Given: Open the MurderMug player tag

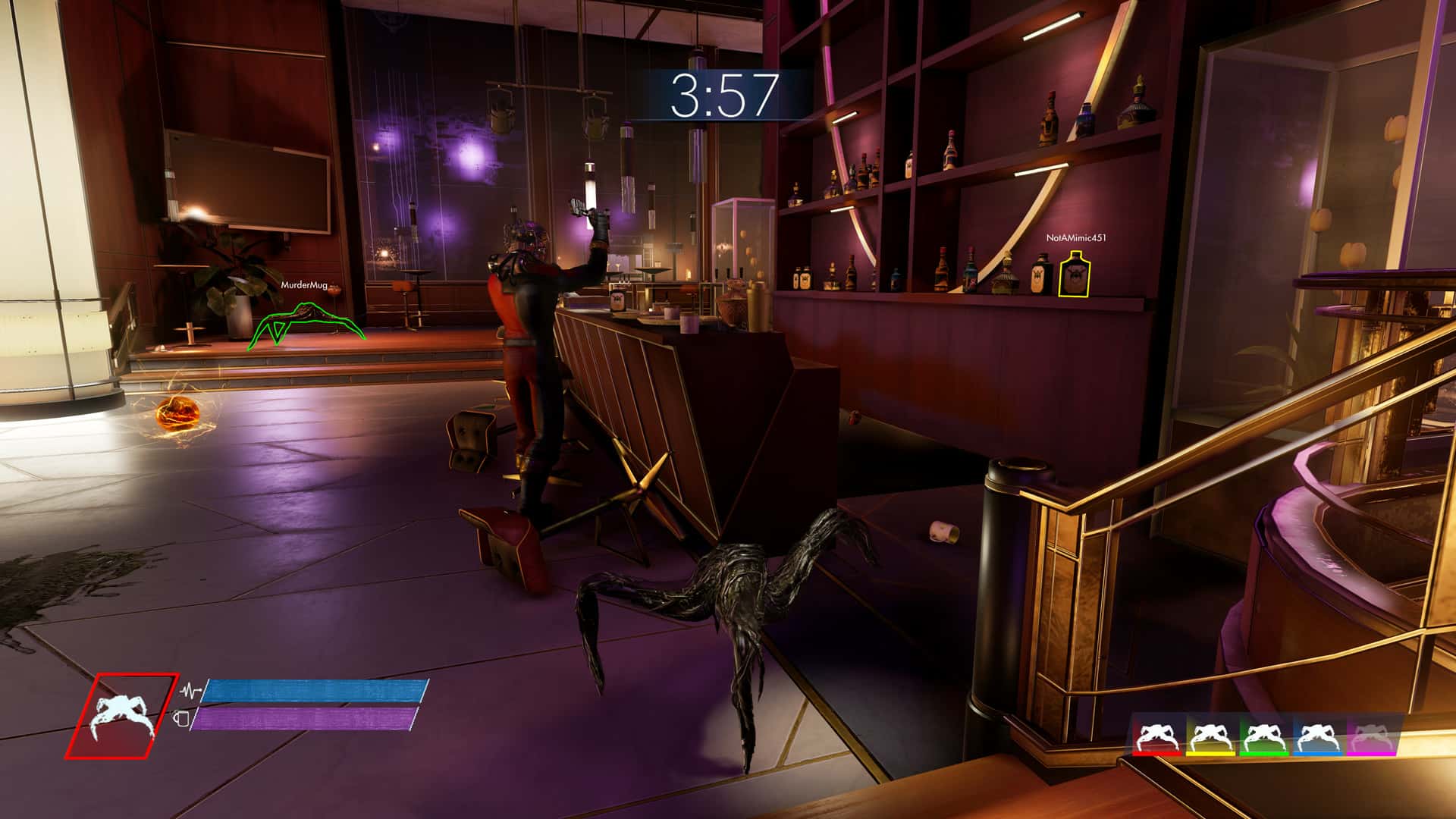Looking at the screenshot, I should [305, 286].
